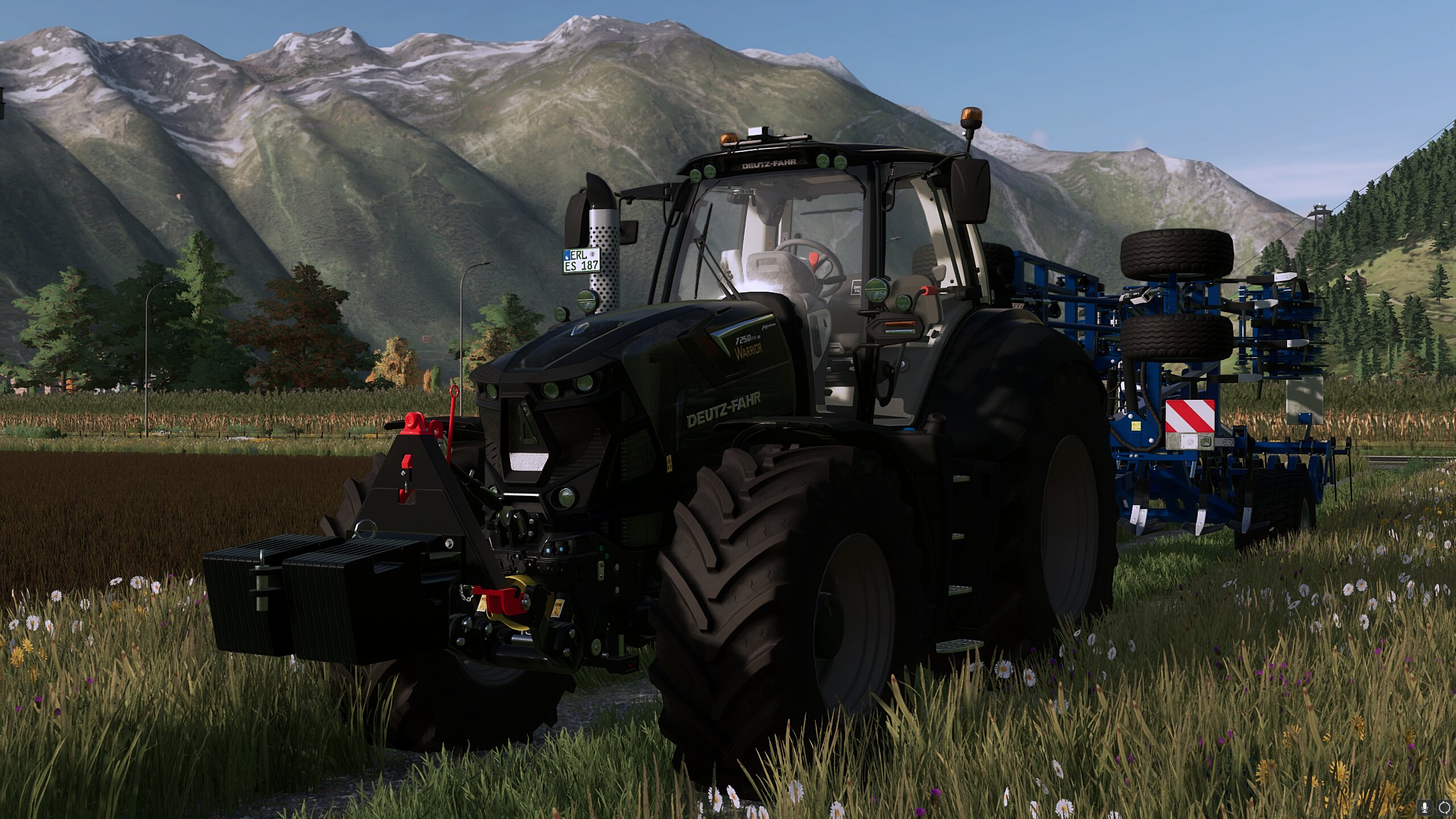The width and height of the screenshot is (1456, 819).
Task: Toggle the microphone overlay icon
Action: (1426, 806)
